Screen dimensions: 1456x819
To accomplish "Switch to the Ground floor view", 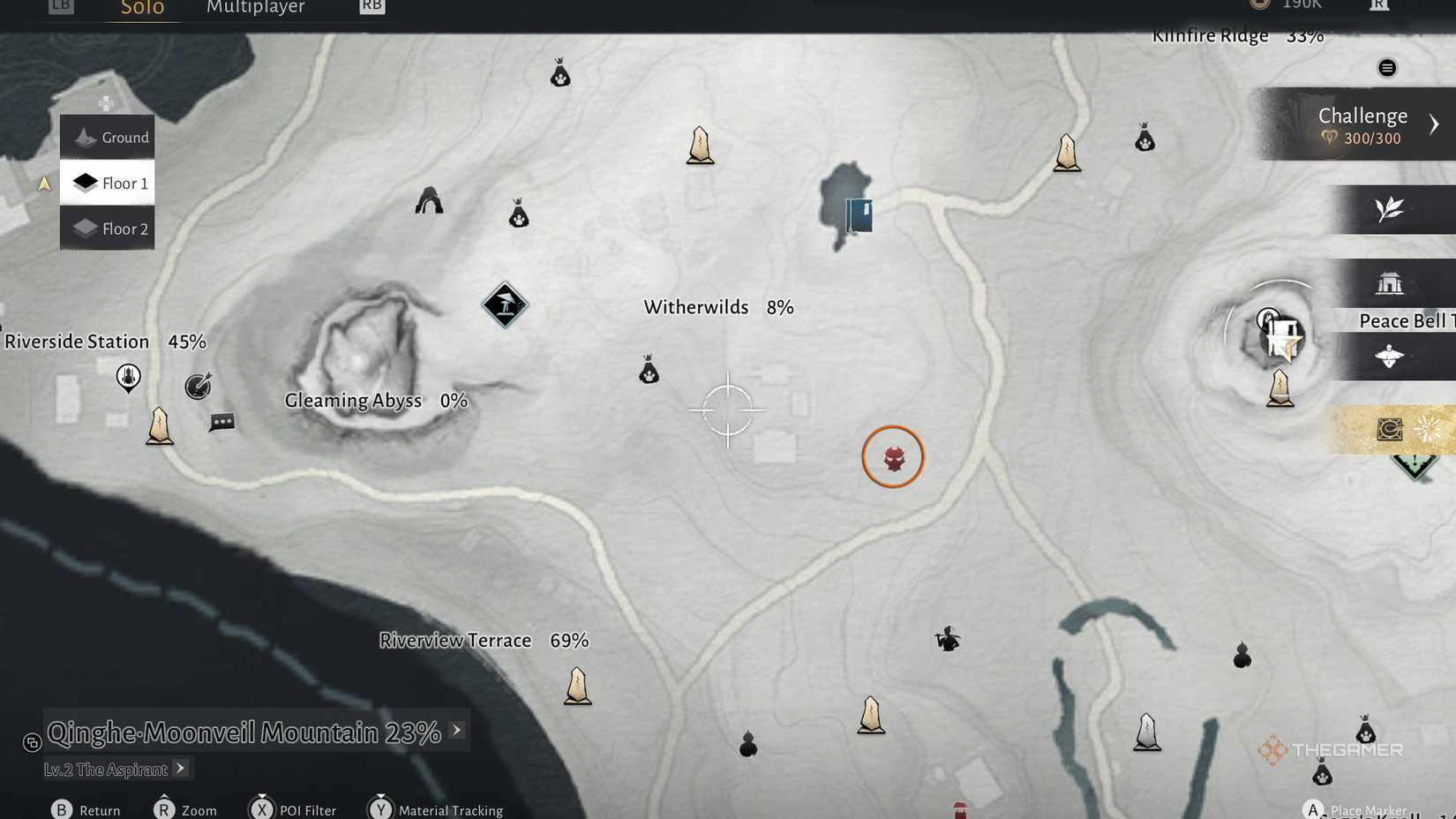I will [x=107, y=137].
